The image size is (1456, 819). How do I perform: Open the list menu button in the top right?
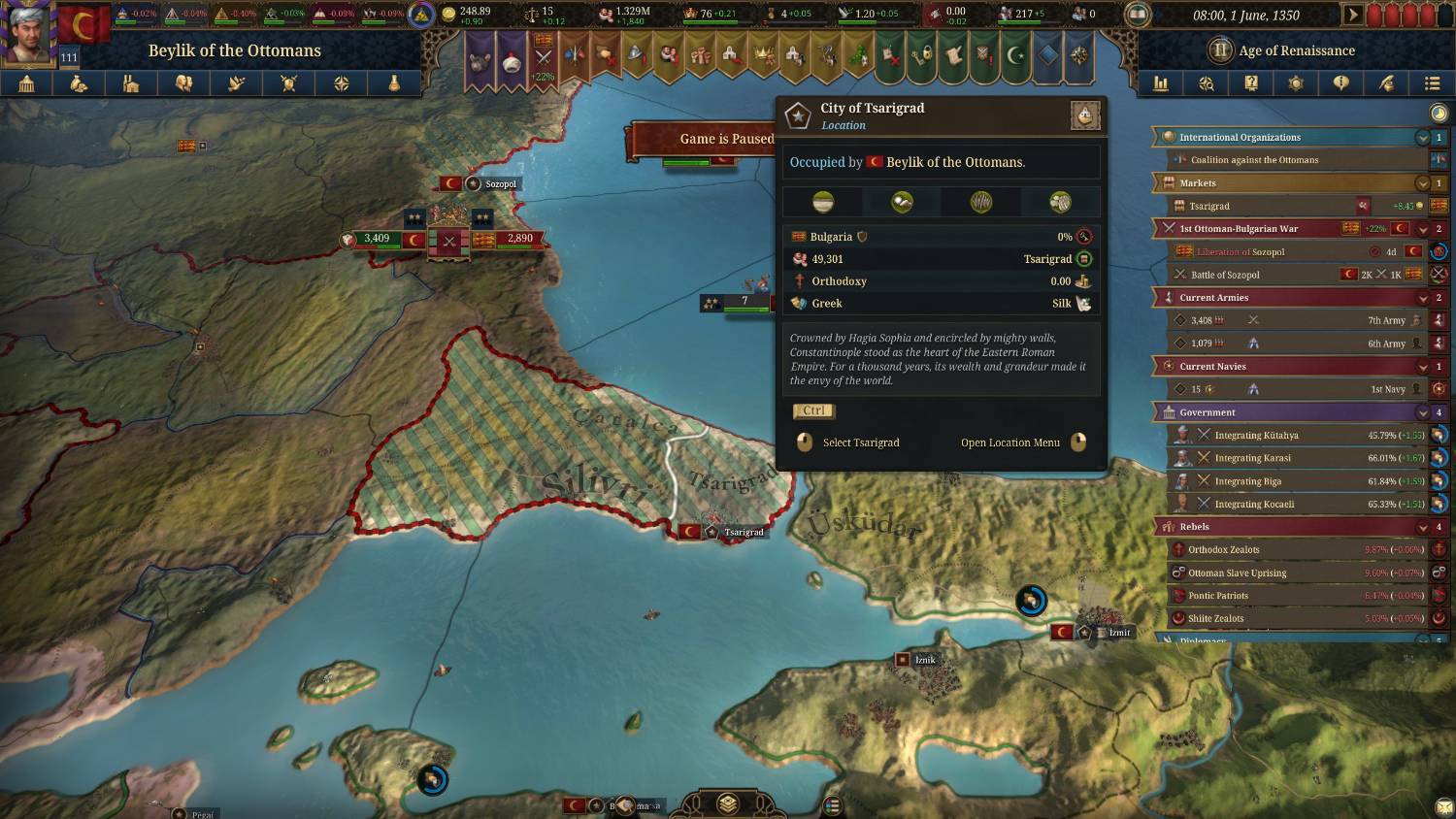(1432, 83)
